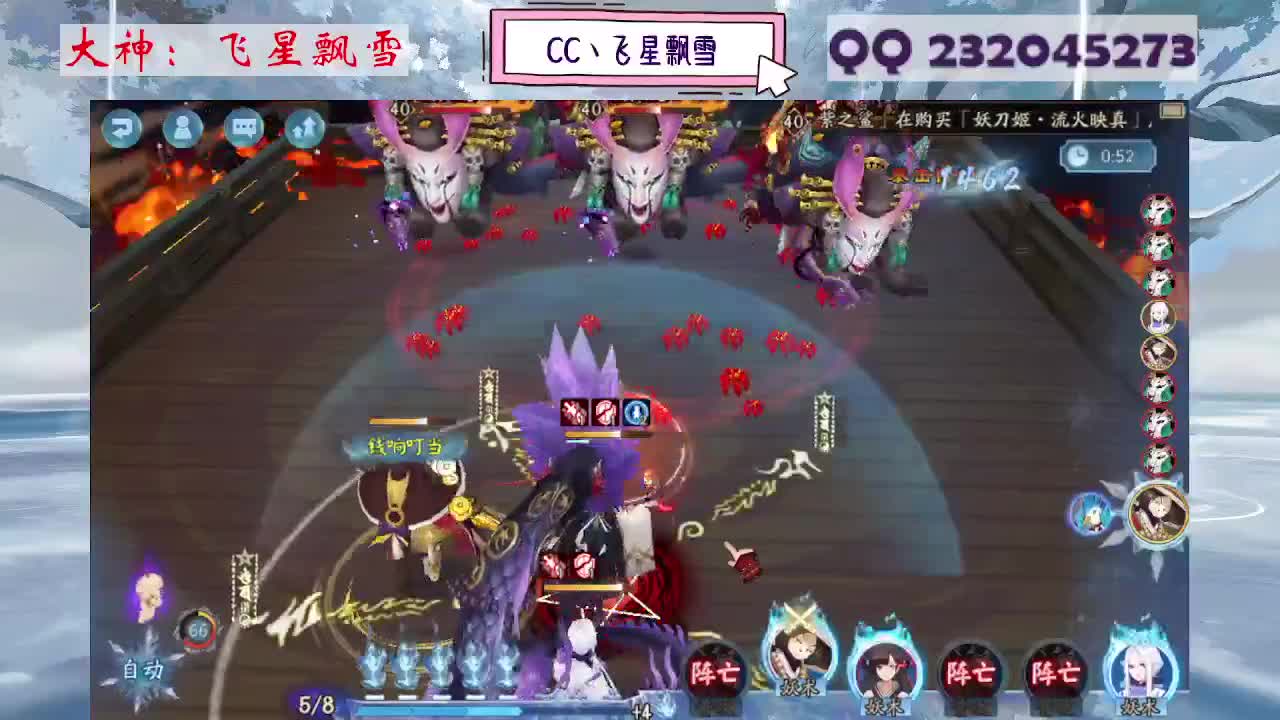Open the player info icon in top bar
Image resolution: width=1280 pixels, height=720 pixels.
[182, 128]
